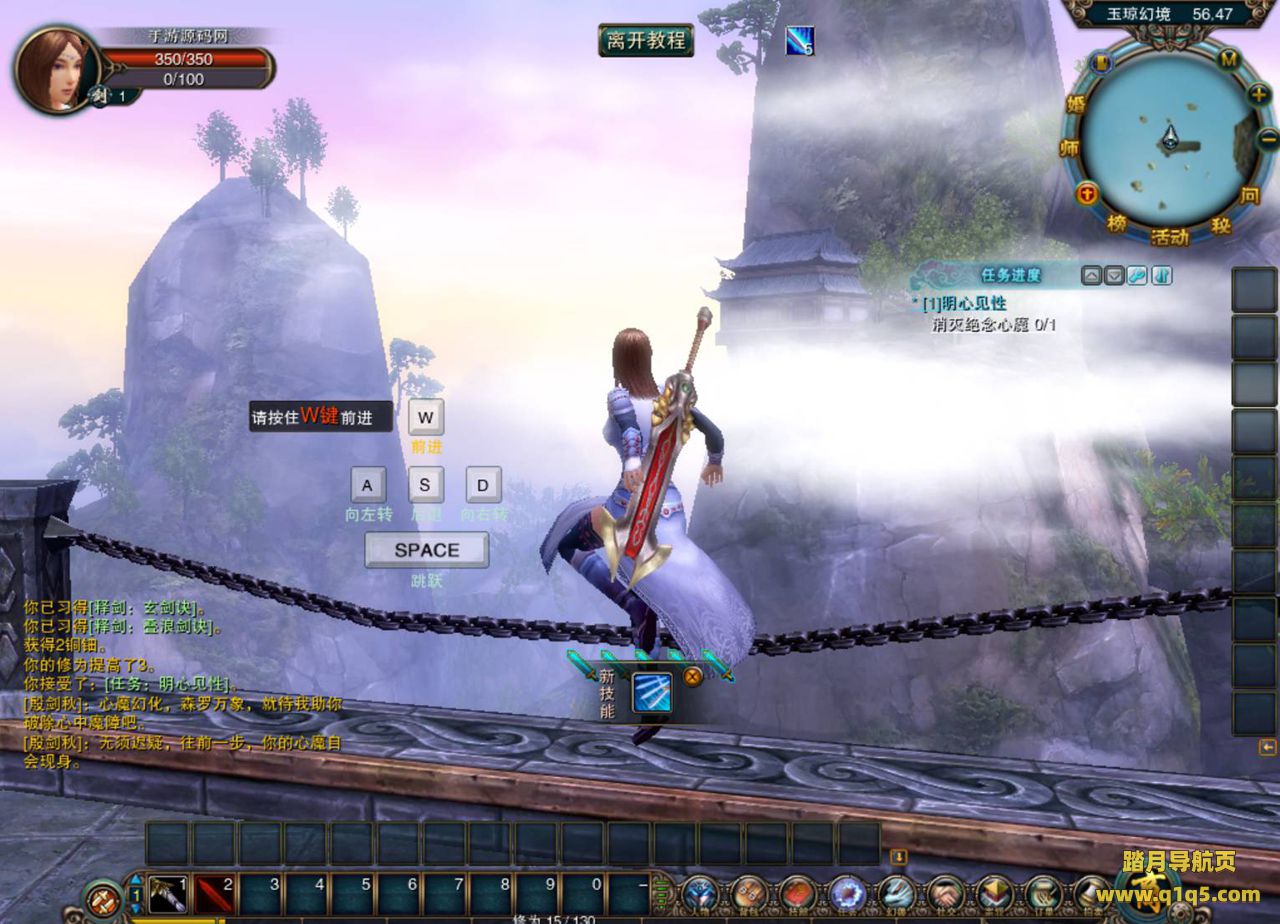Open the 榜 rankings button

click(1116, 223)
